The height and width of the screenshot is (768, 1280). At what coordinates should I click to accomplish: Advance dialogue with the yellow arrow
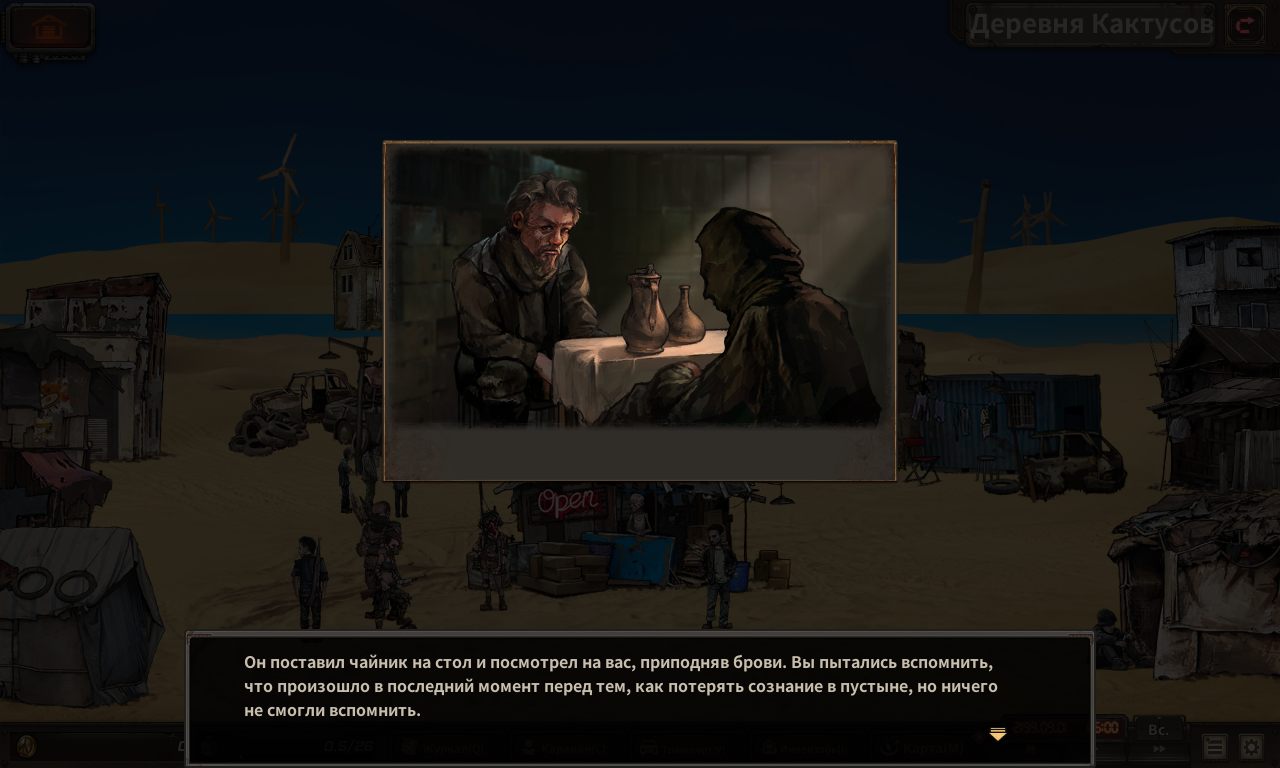tap(997, 735)
